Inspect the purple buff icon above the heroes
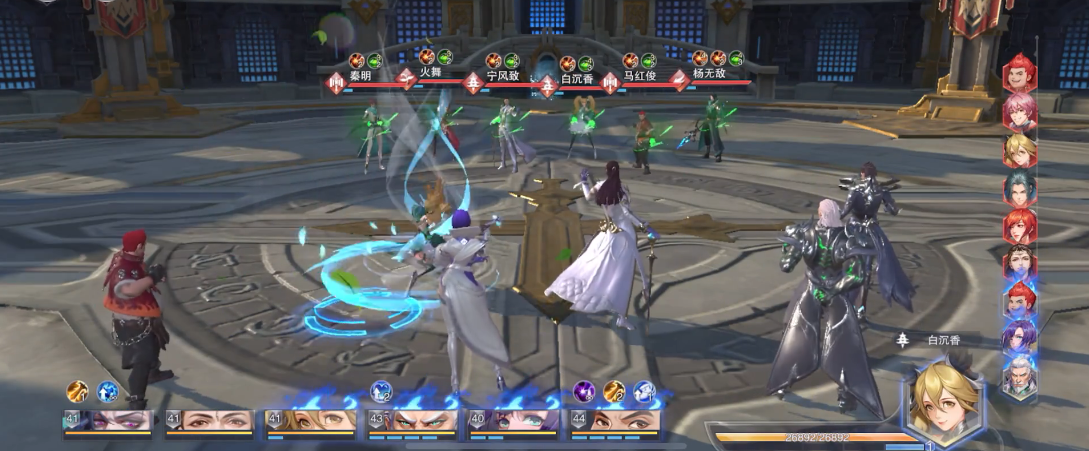The width and height of the screenshot is (1089, 451). tap(584, 392)
